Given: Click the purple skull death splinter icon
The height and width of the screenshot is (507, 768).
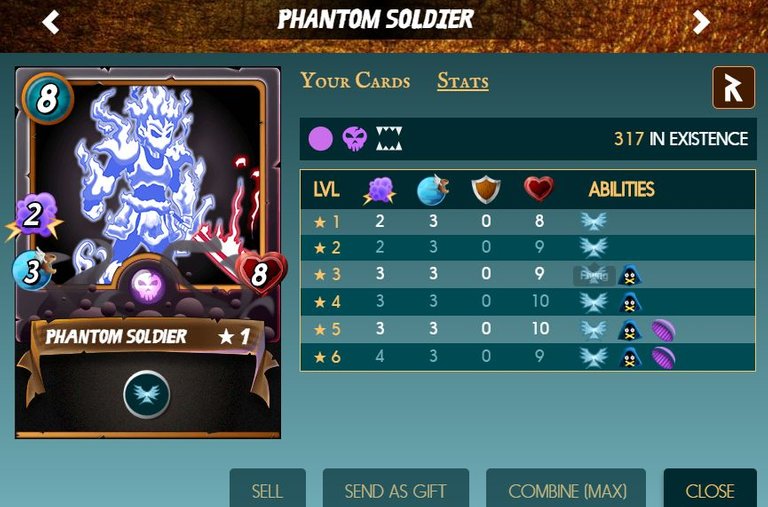Looking at the screenshot, I should pos(354,139).
